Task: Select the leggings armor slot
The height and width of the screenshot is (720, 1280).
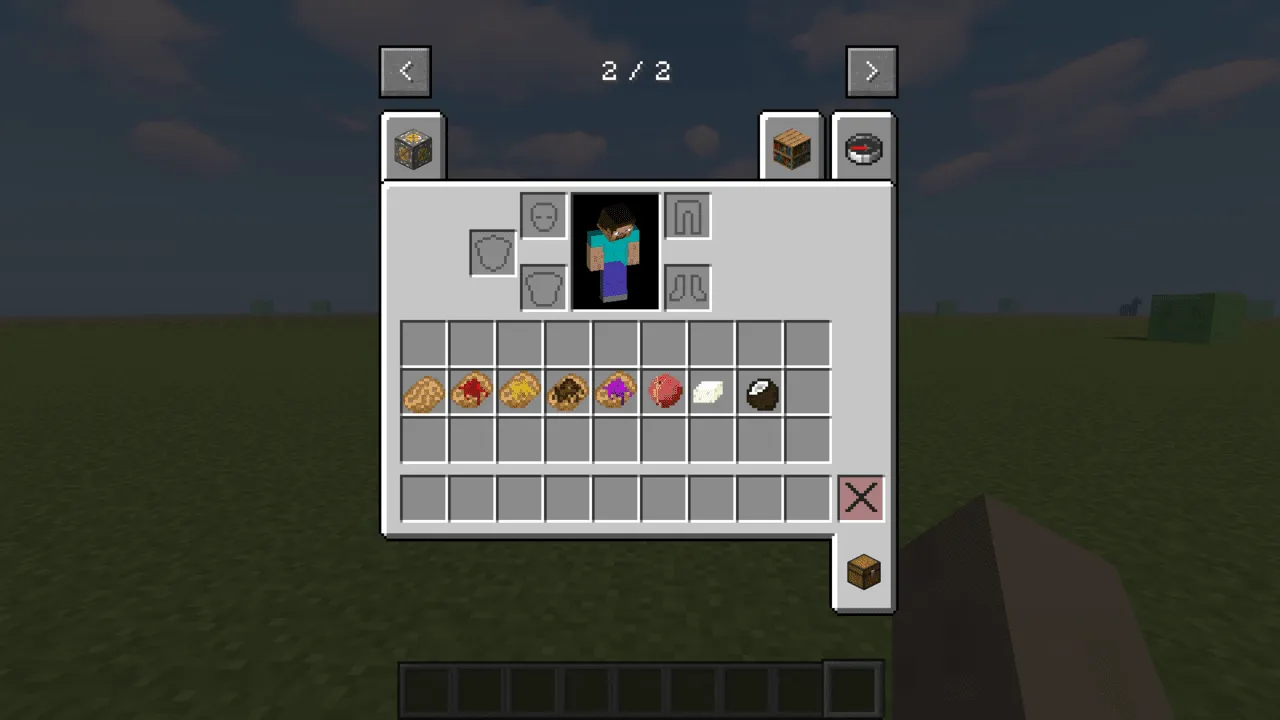Action: pos(687,215)
